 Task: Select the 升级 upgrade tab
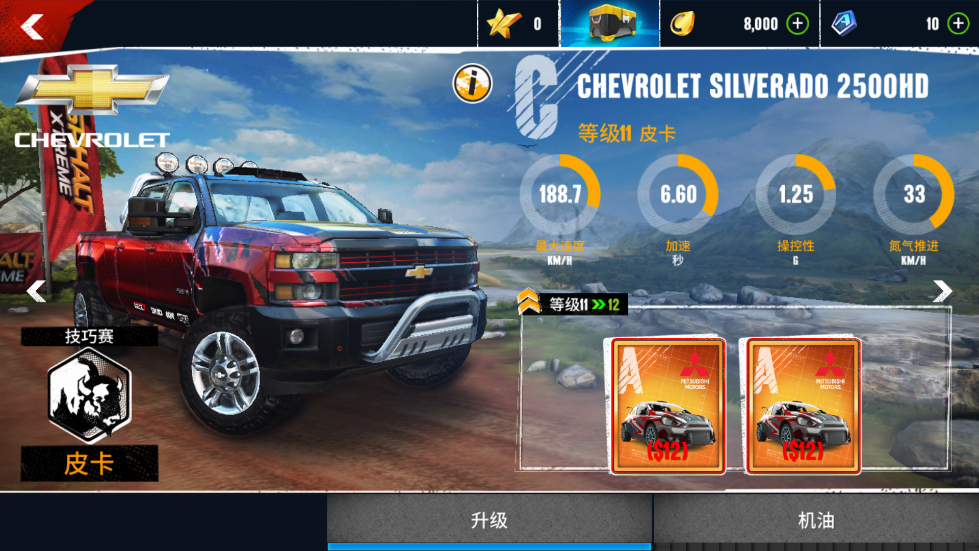[x=490, y=520]
